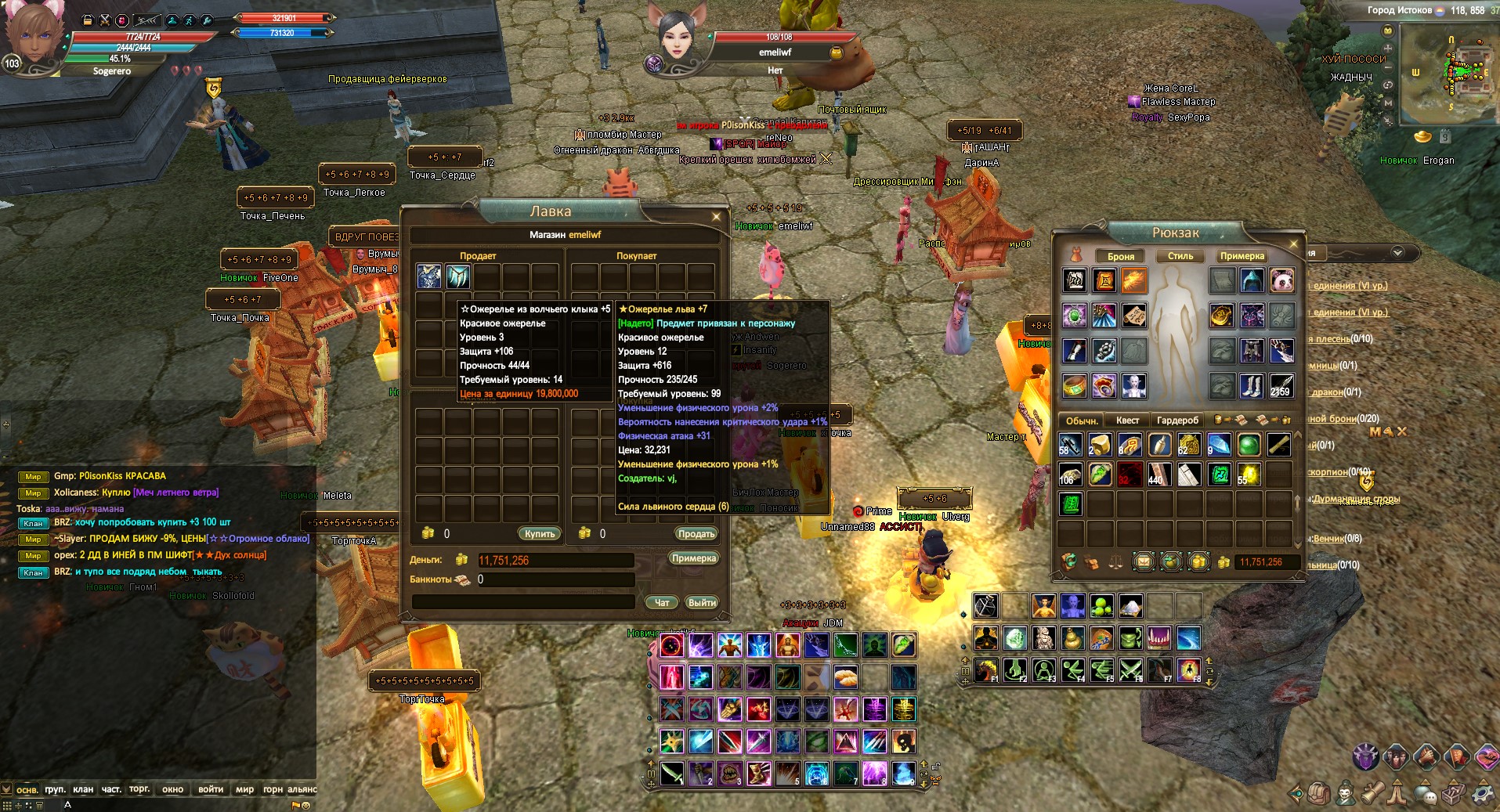Switch chat to the мир channel
1500x812 pixels.
tap(244, 789)
